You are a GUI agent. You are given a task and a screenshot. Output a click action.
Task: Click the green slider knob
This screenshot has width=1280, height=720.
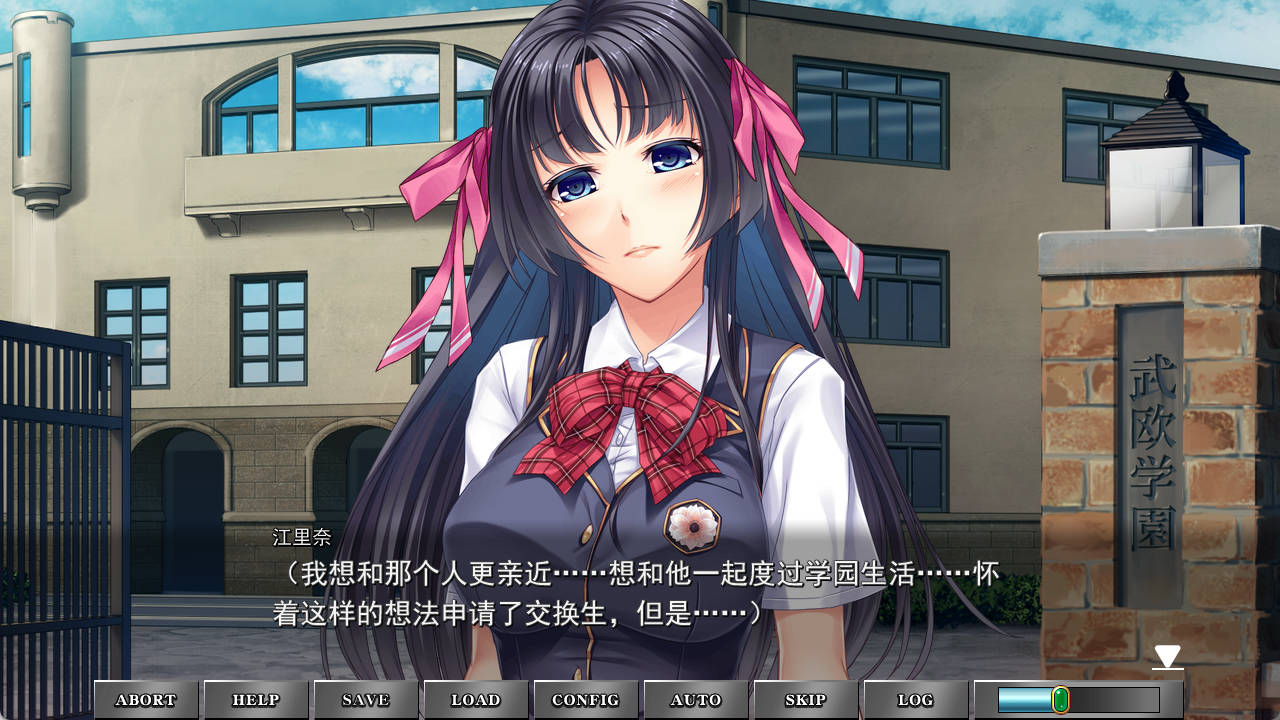[x=1060, y=700]
